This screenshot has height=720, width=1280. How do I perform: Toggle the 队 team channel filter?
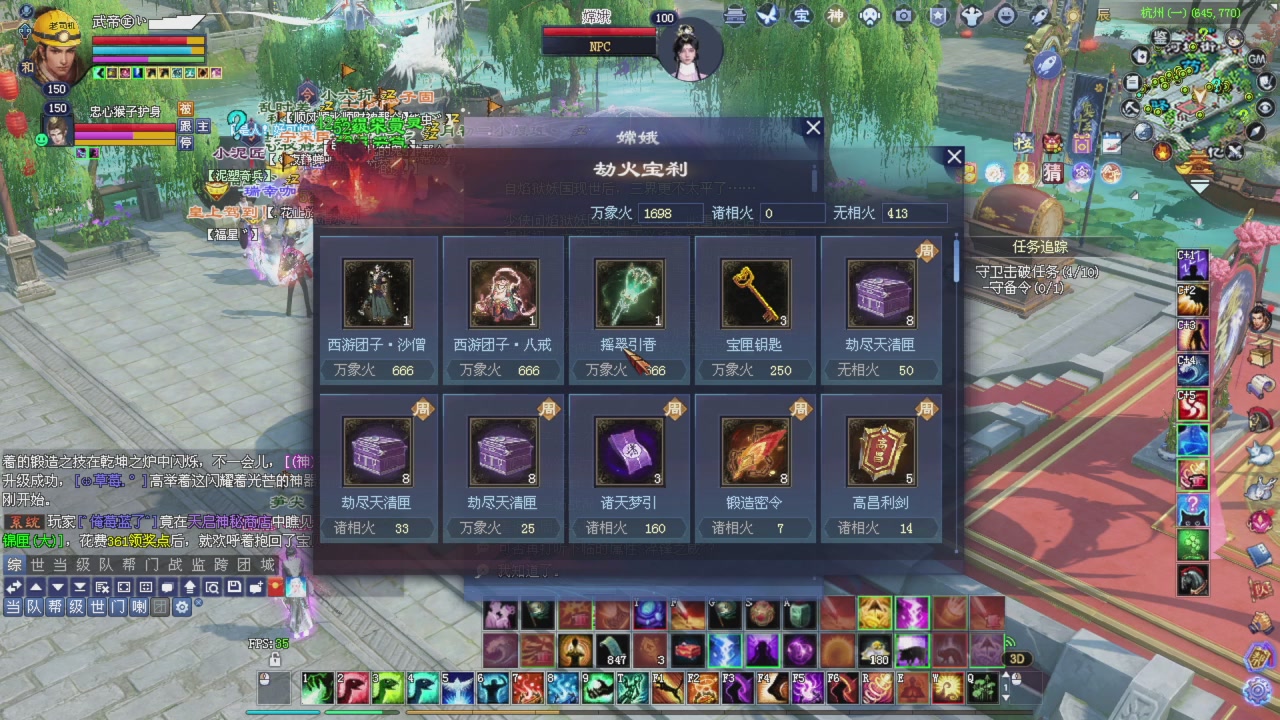click(x=33, y=606)
